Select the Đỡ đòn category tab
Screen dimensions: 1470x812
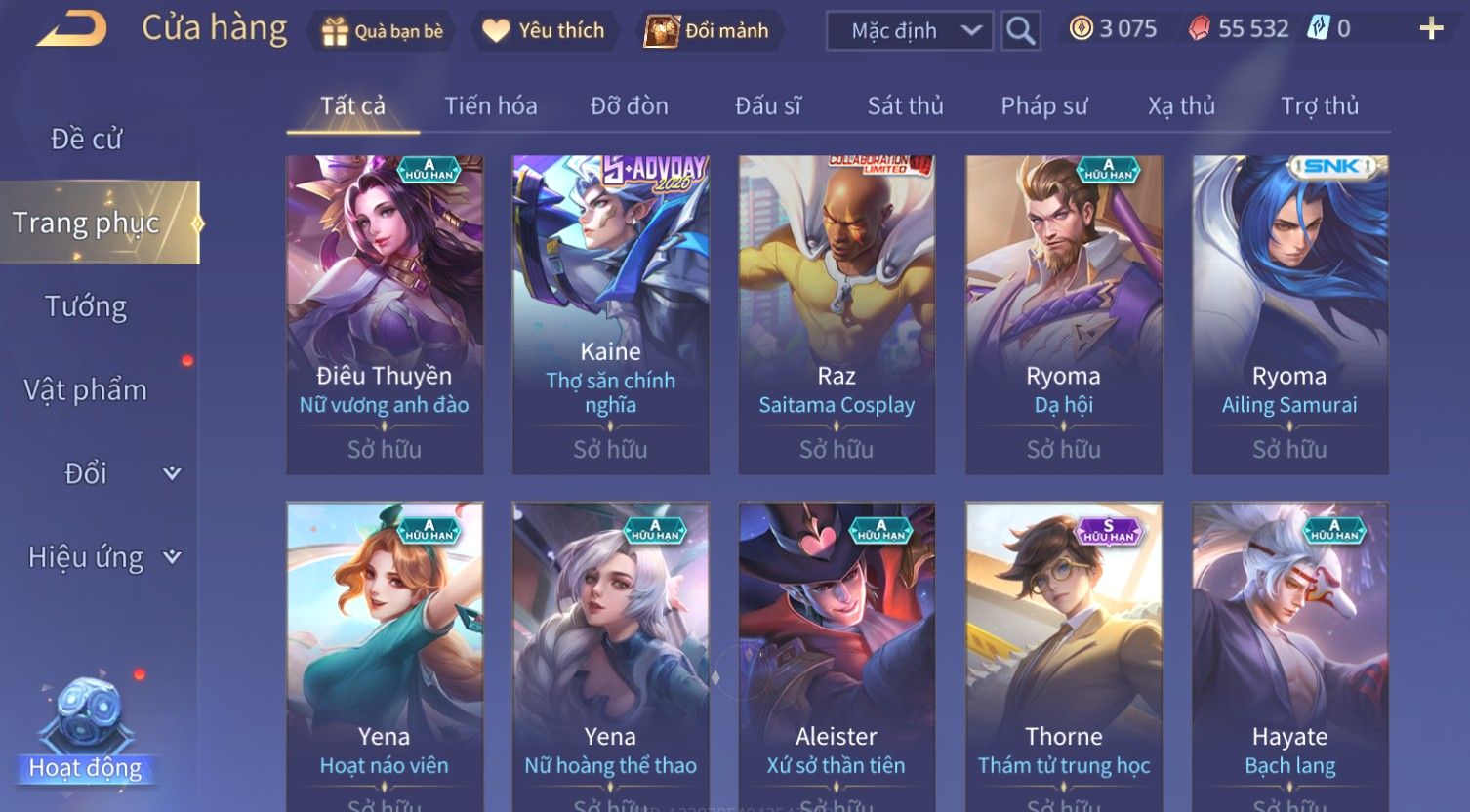[629, 106]
